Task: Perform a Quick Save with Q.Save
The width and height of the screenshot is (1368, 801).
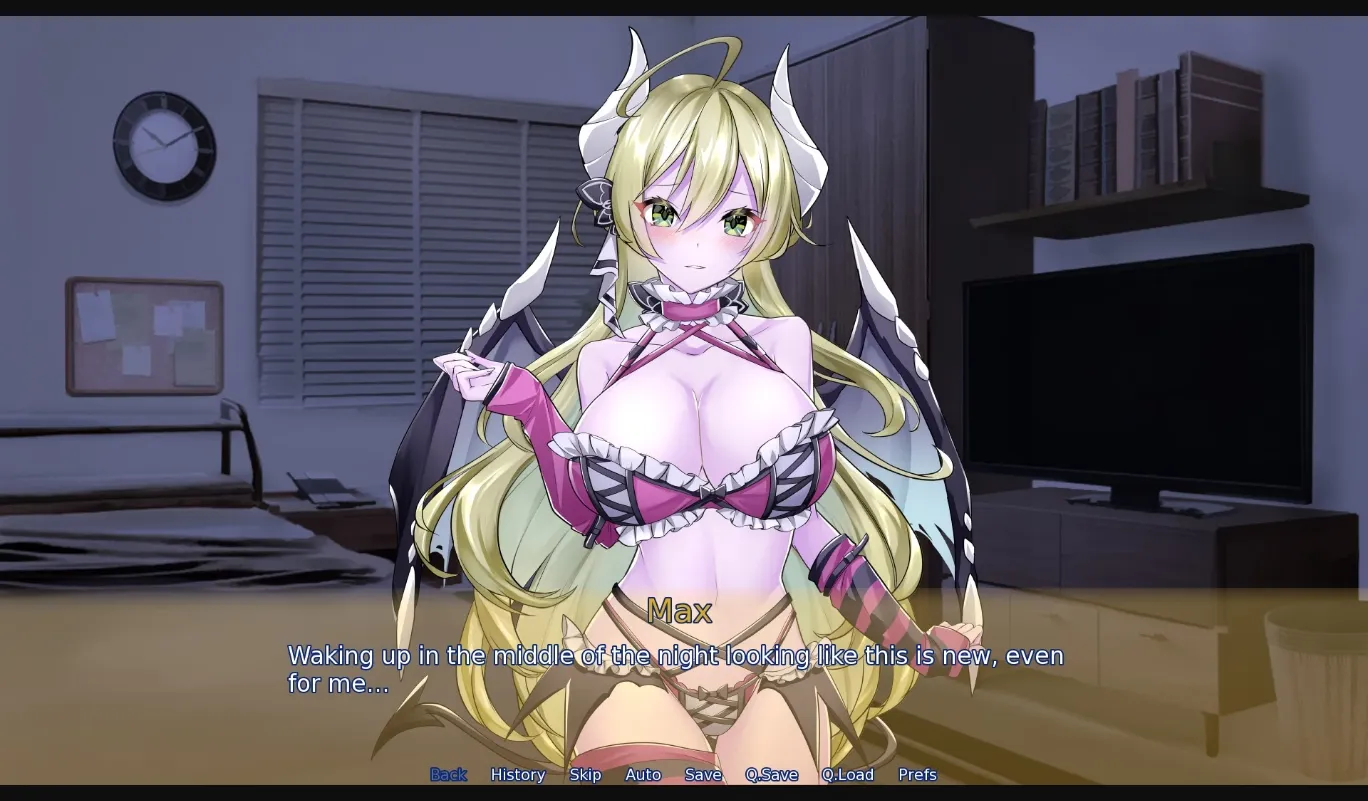Action: tap(771, 774)
